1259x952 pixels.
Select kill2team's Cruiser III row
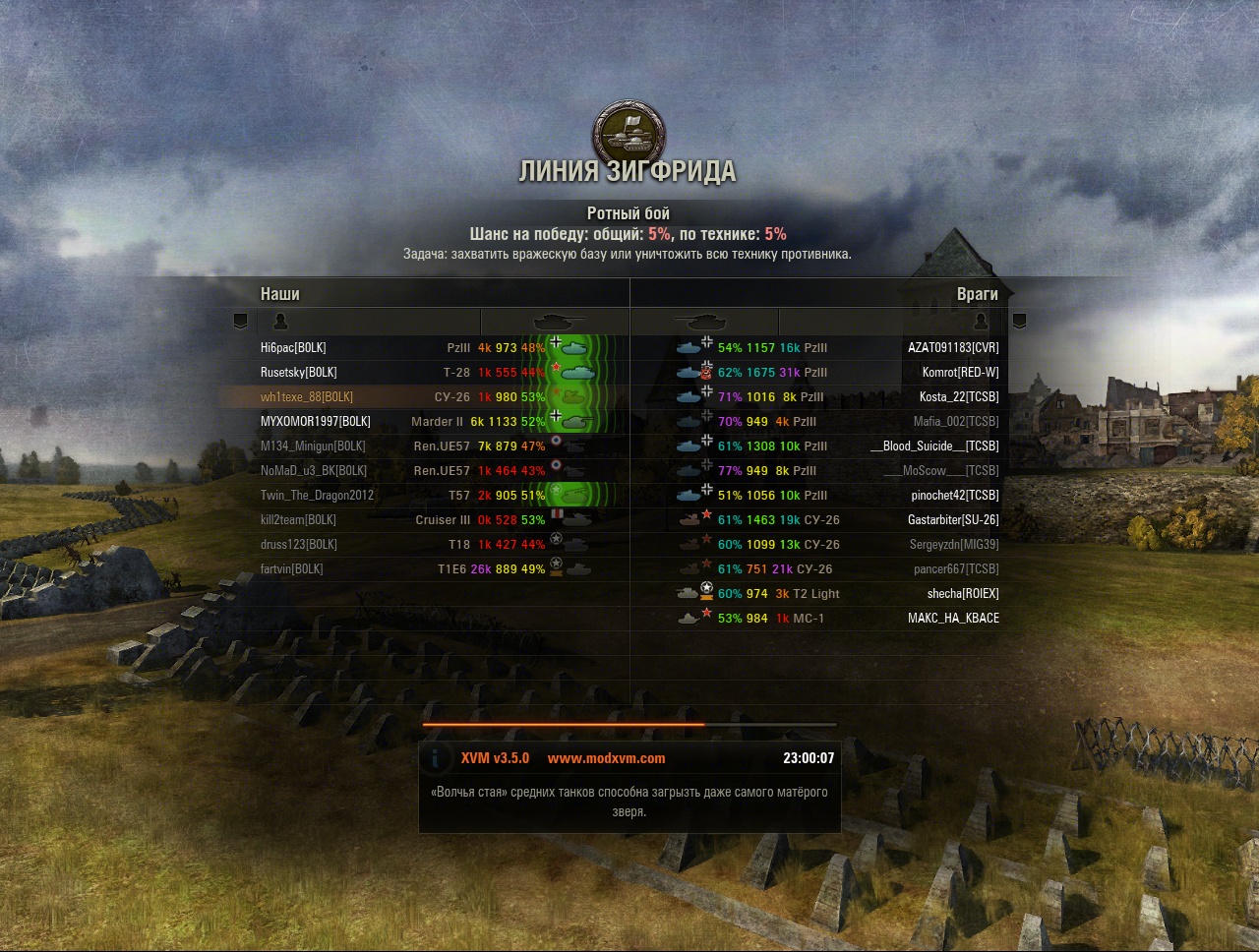click(x=298, y=520)
